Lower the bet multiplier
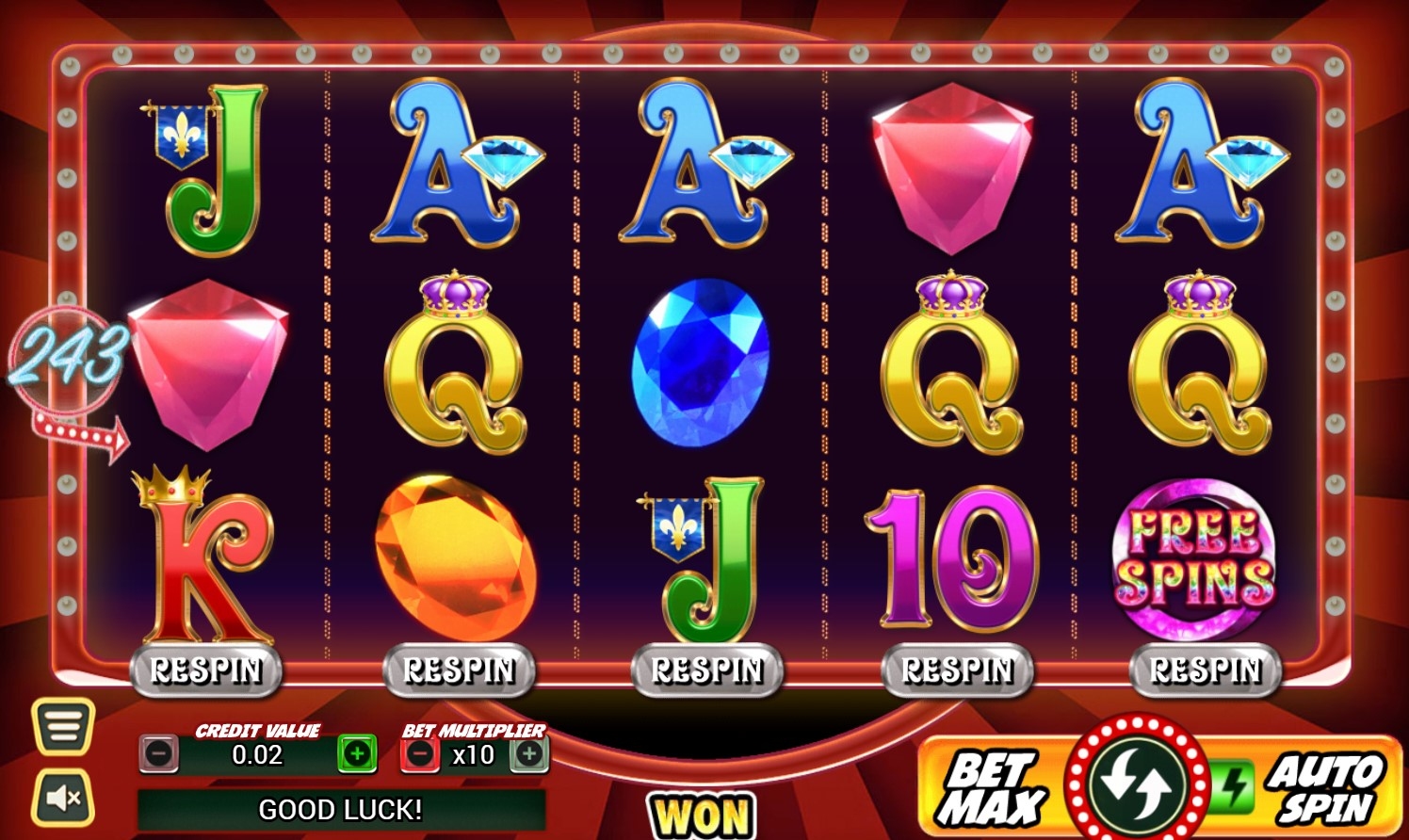Screen dimensions: 1409x840 coord(420,753)
